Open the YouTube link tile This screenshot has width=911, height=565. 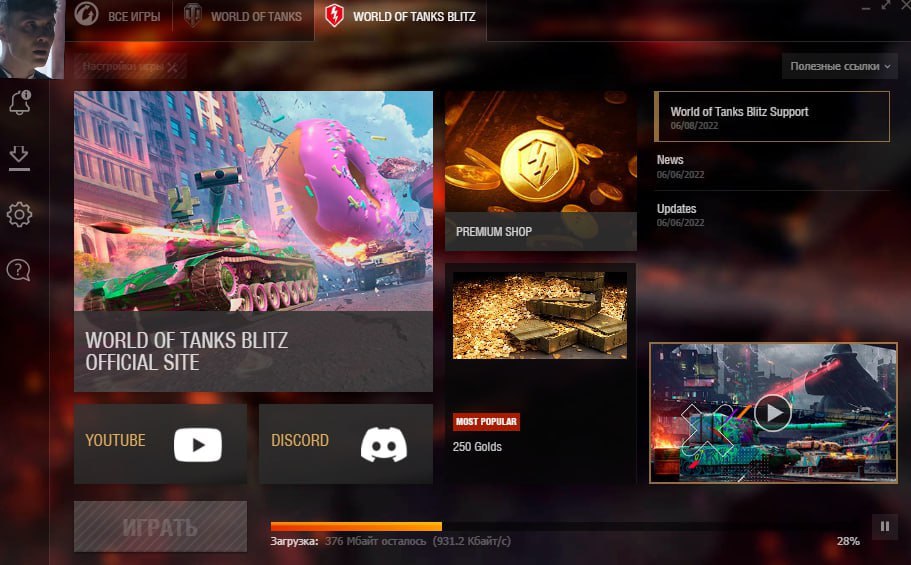[160, 444]
